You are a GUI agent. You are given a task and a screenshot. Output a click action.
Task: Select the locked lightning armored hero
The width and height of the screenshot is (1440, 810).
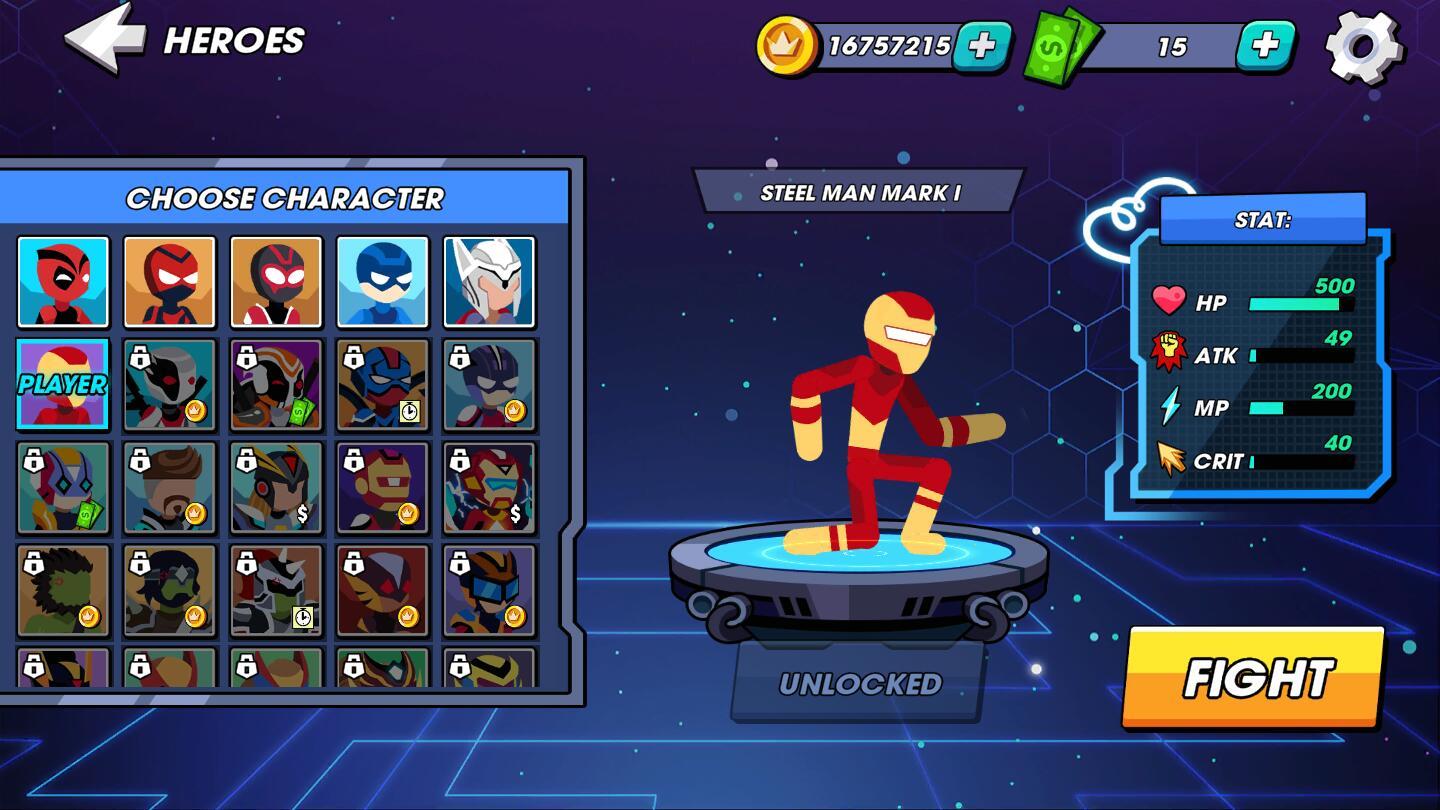[x=489, y=488]
